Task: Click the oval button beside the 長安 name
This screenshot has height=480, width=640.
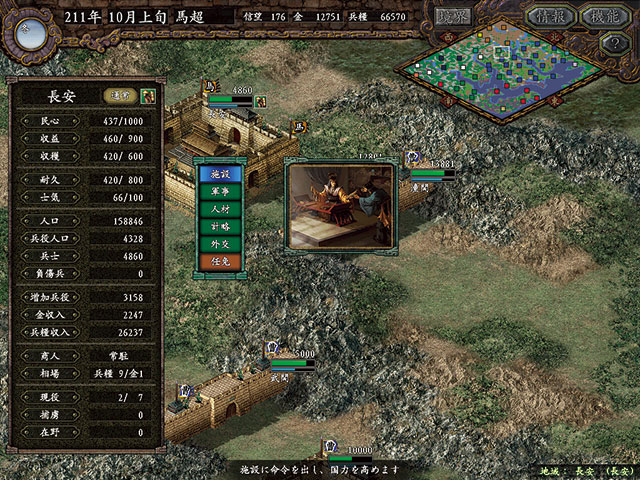Action: (119, 96)
